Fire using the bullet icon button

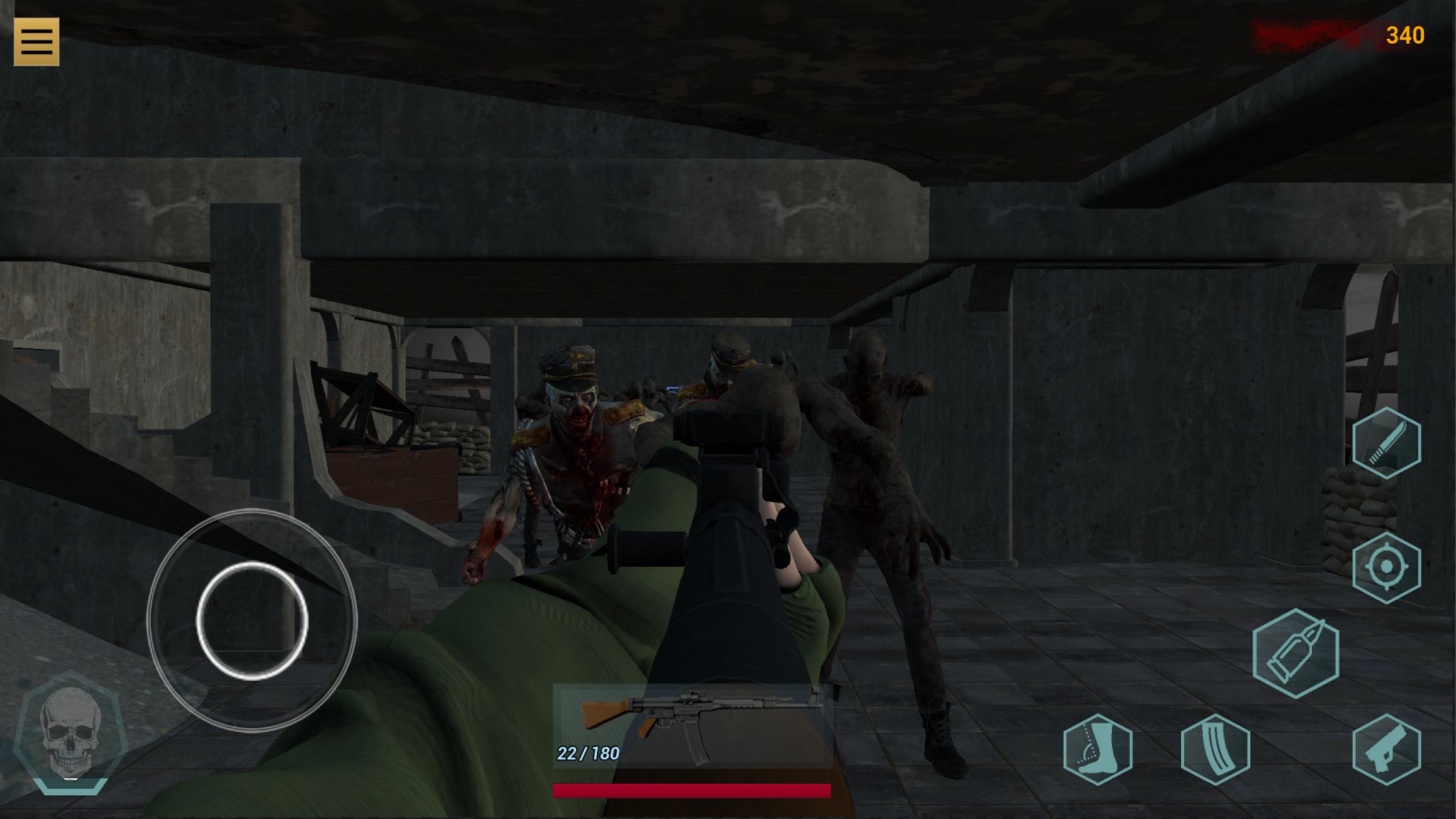[1295, 653]
